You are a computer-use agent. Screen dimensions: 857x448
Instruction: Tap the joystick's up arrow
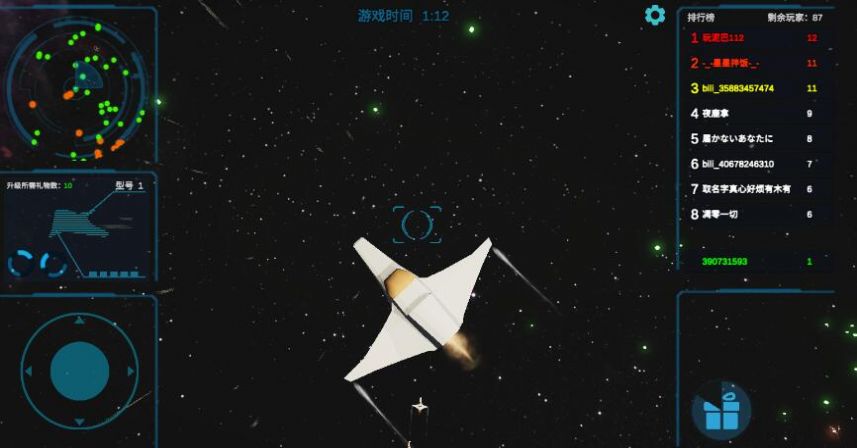point(79,323)
